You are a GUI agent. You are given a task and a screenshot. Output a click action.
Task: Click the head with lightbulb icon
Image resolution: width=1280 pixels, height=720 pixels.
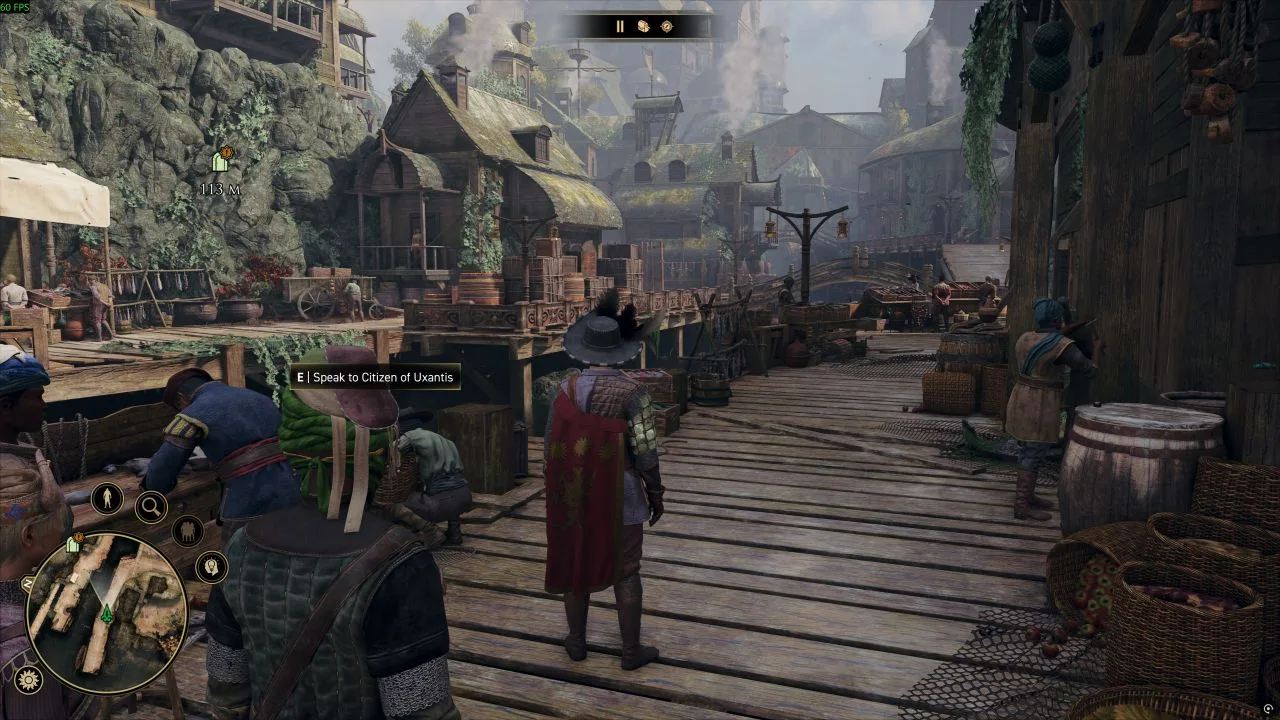tap(210, 567)
